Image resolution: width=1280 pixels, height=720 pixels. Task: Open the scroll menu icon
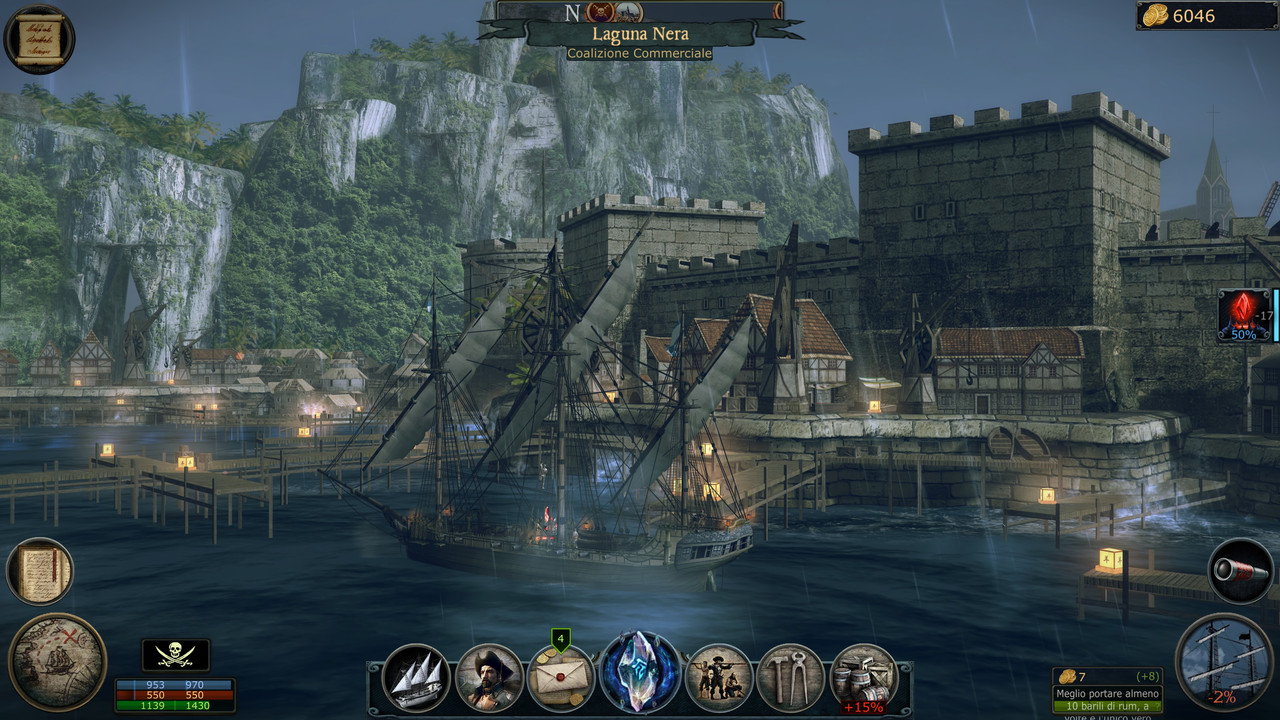(x=39, y=39)
